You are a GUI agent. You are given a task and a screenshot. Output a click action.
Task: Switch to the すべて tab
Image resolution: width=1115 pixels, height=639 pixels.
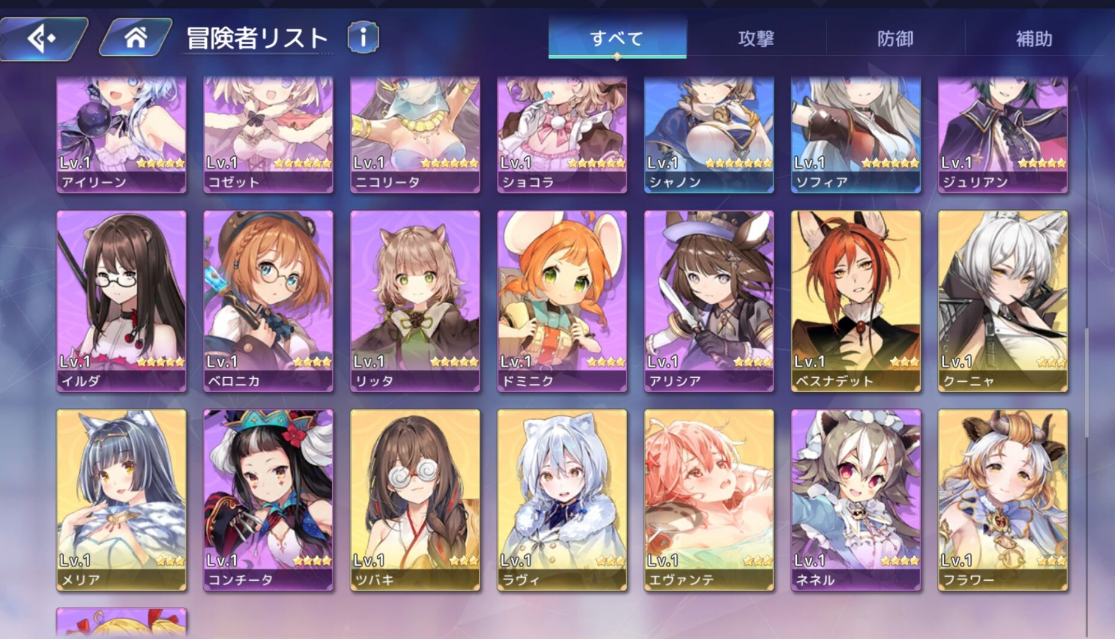(616, 40)
